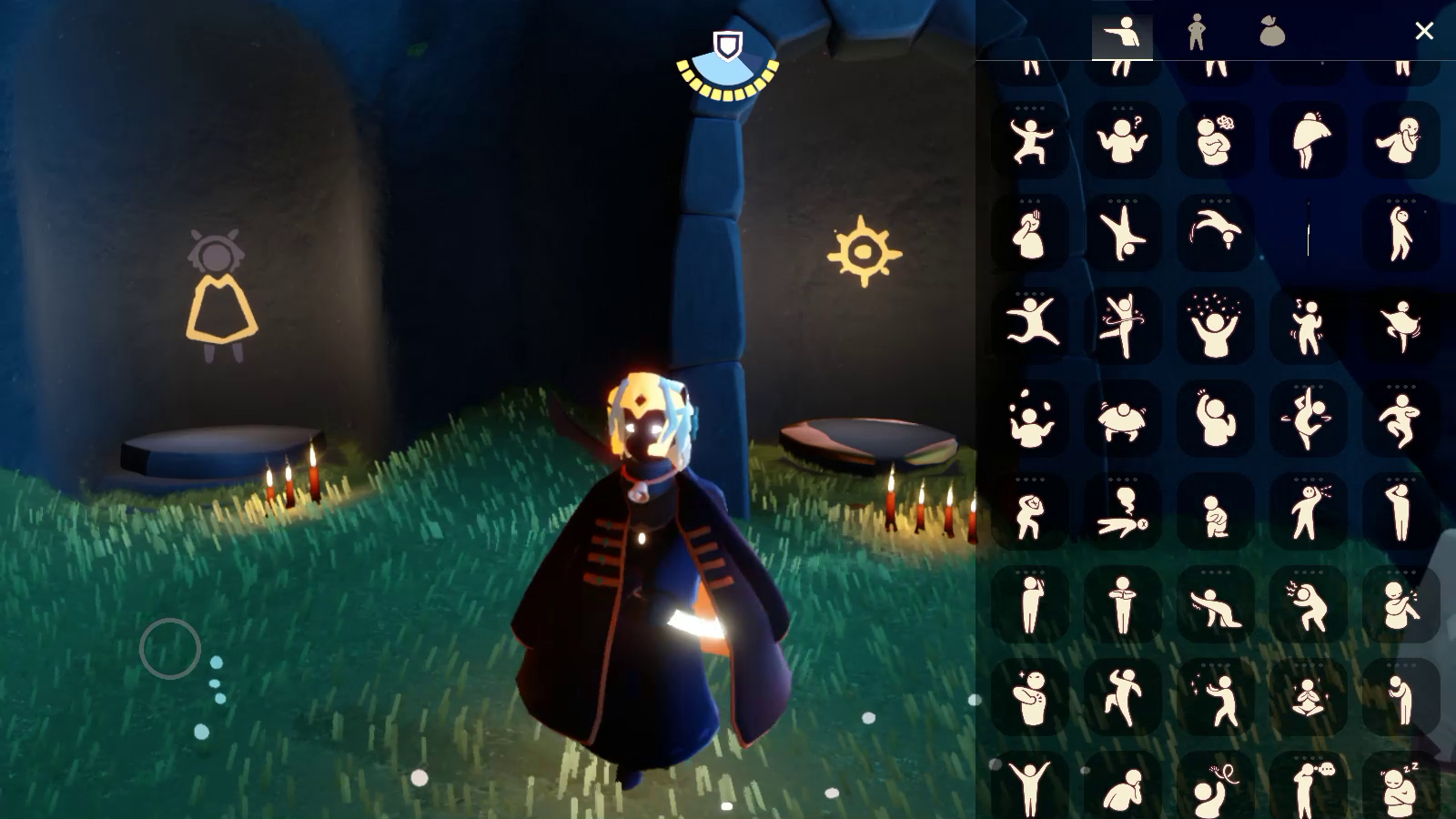
Task: Perform the leaping star-jump emote
Action: point(1030,326)
